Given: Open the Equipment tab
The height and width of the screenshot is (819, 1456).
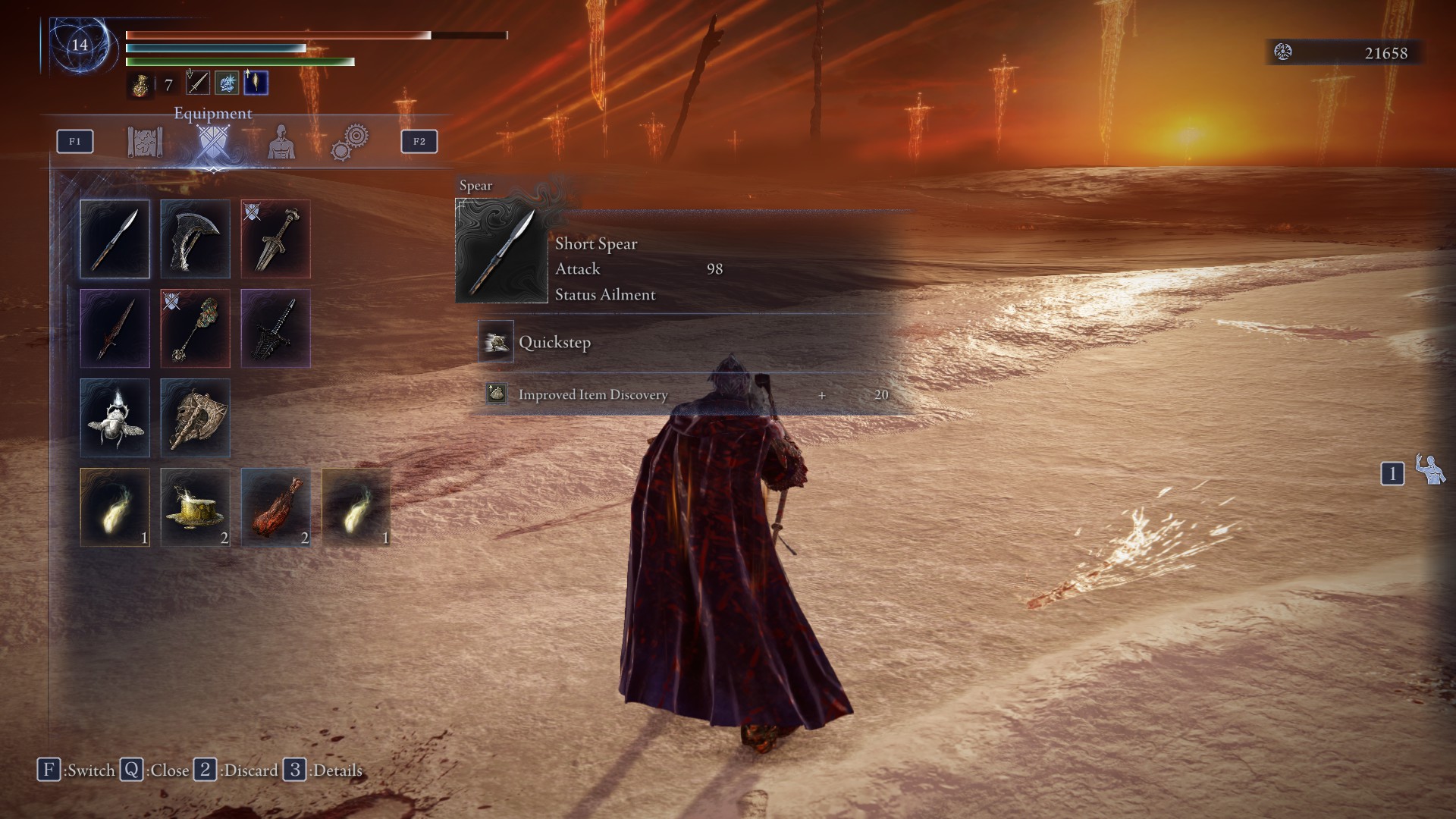Looking at the screenshot, I should click(x=212, y=142).
